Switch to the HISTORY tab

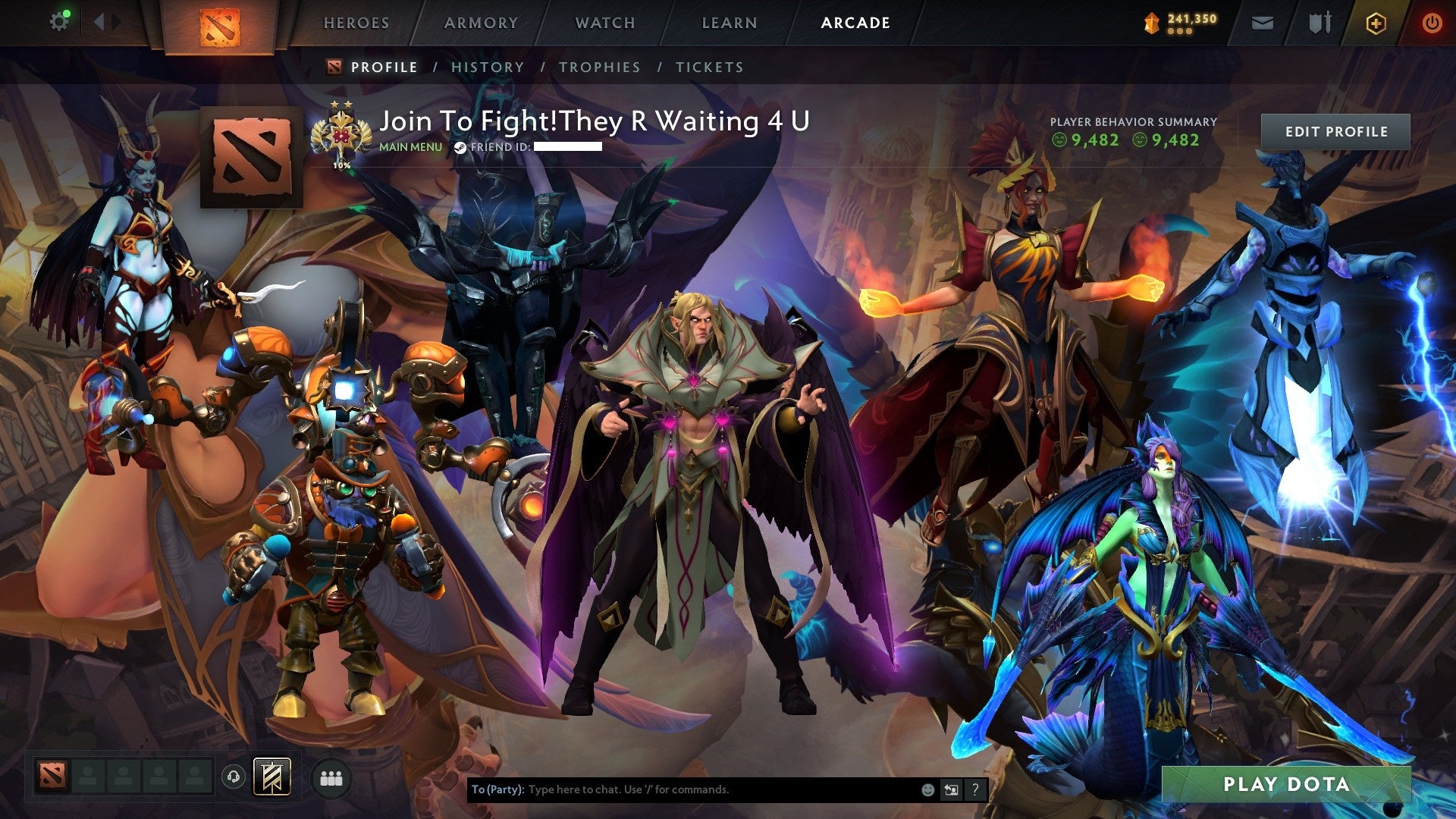(487, 67)
